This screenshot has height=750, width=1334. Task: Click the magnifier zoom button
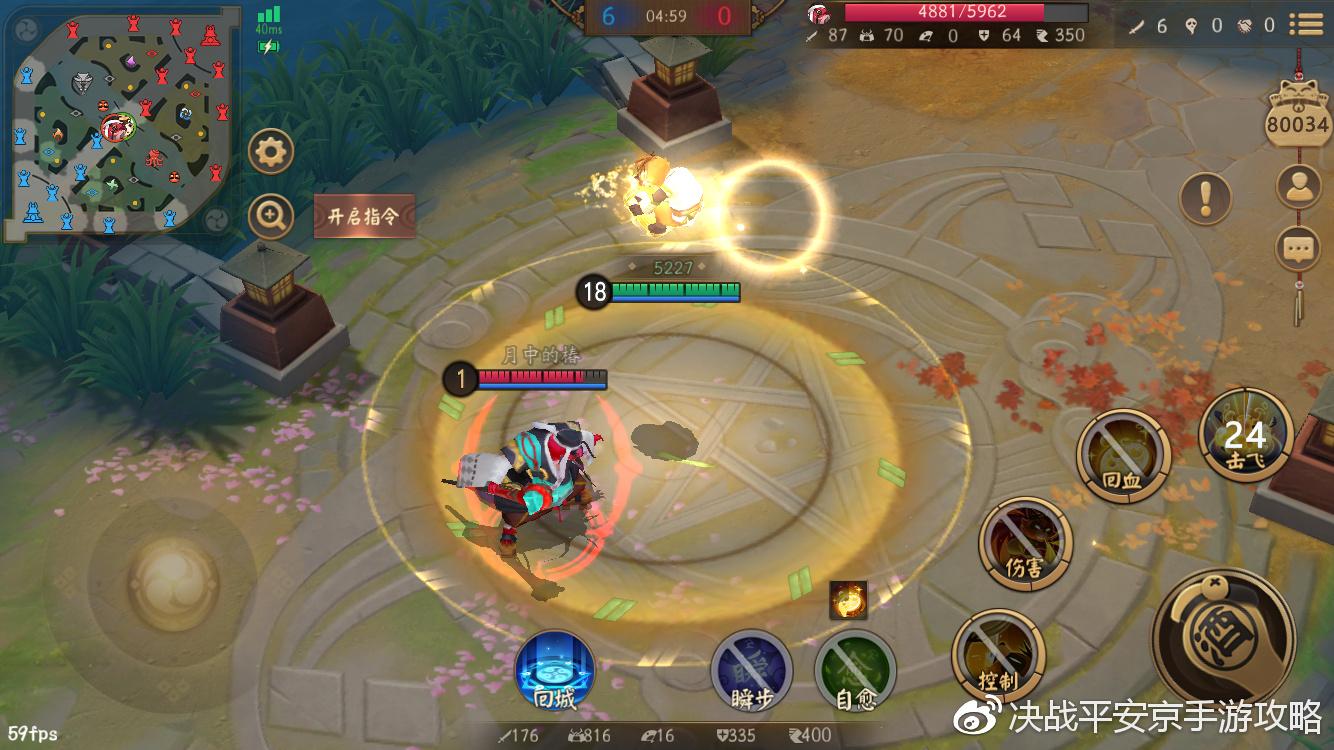270,215
